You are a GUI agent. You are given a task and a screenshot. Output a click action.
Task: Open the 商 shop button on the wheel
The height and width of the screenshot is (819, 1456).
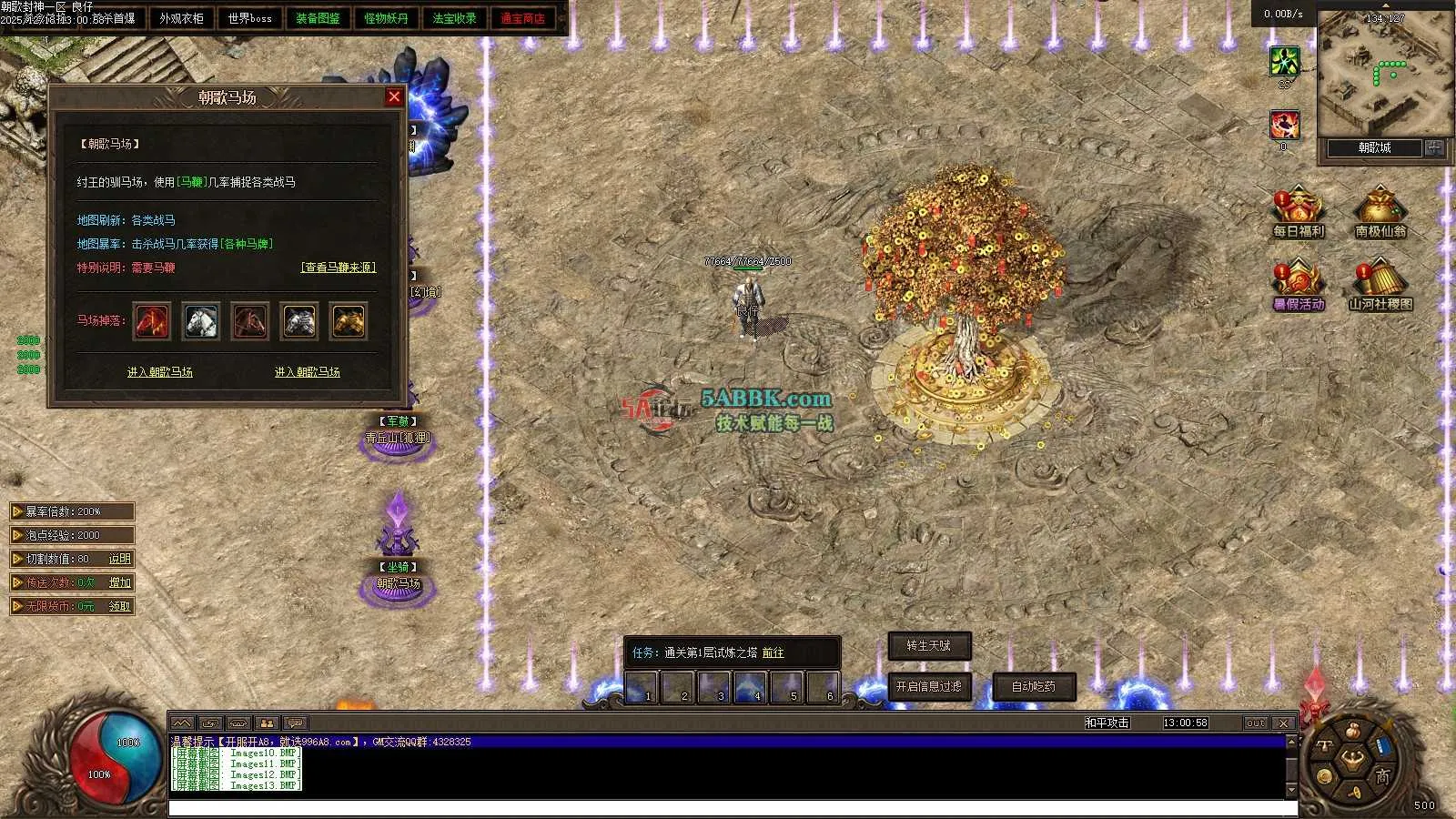click(x=1382, y=775)
